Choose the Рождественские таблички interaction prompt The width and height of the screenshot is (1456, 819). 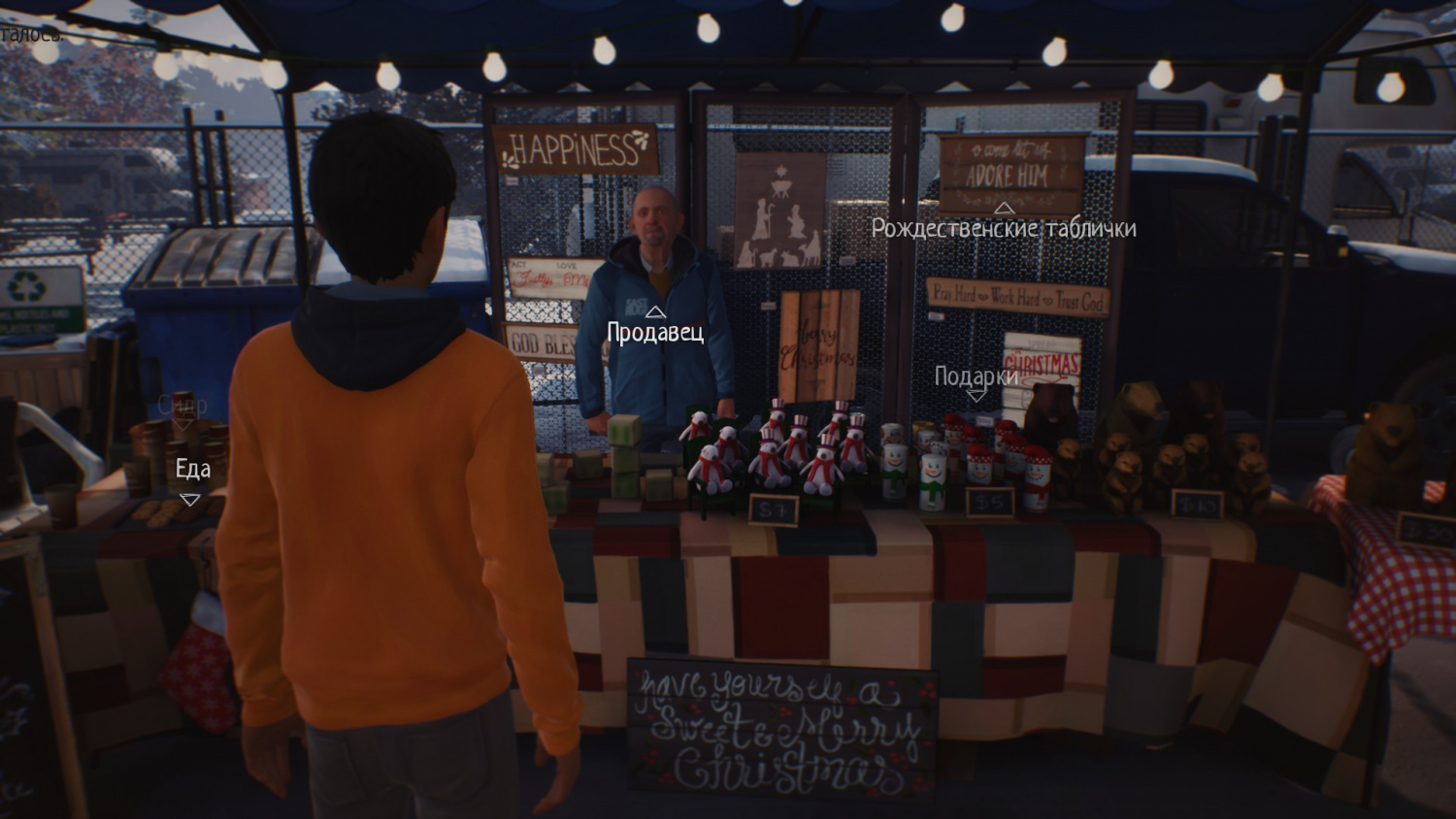[1003, 228]
